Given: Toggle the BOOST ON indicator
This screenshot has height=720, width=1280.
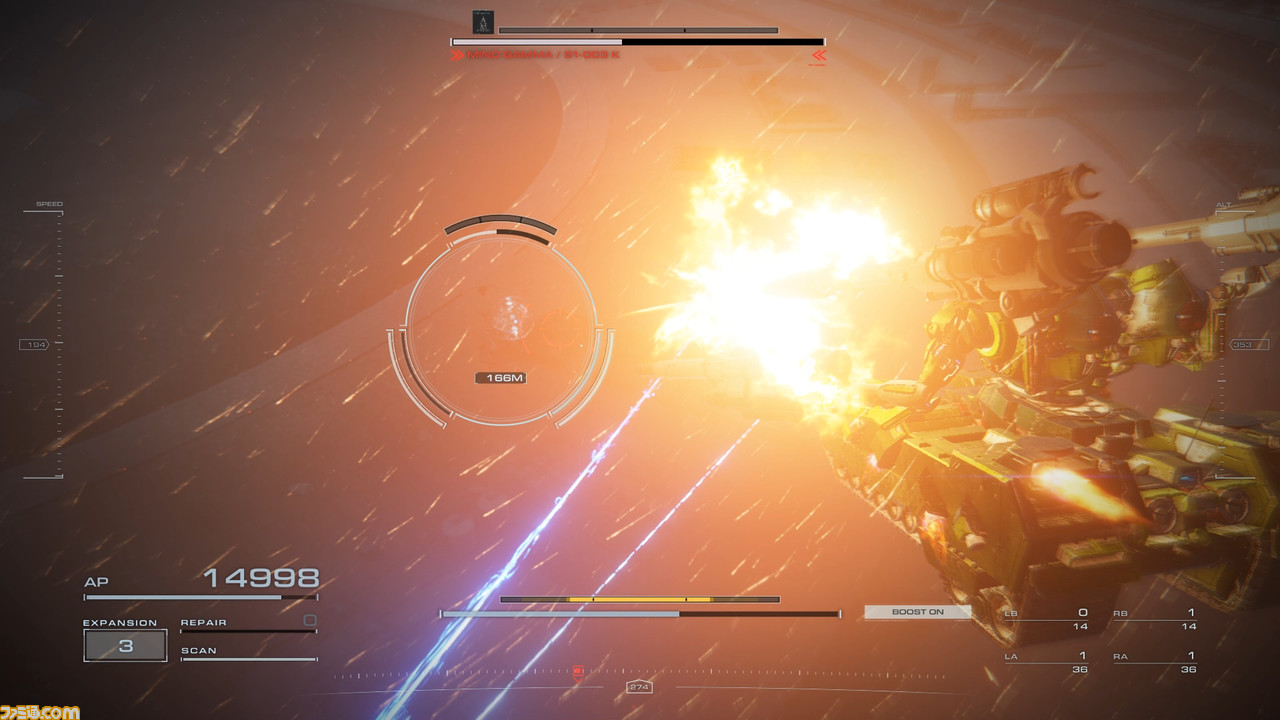Looking at the screenshot, I should point(917,612).
